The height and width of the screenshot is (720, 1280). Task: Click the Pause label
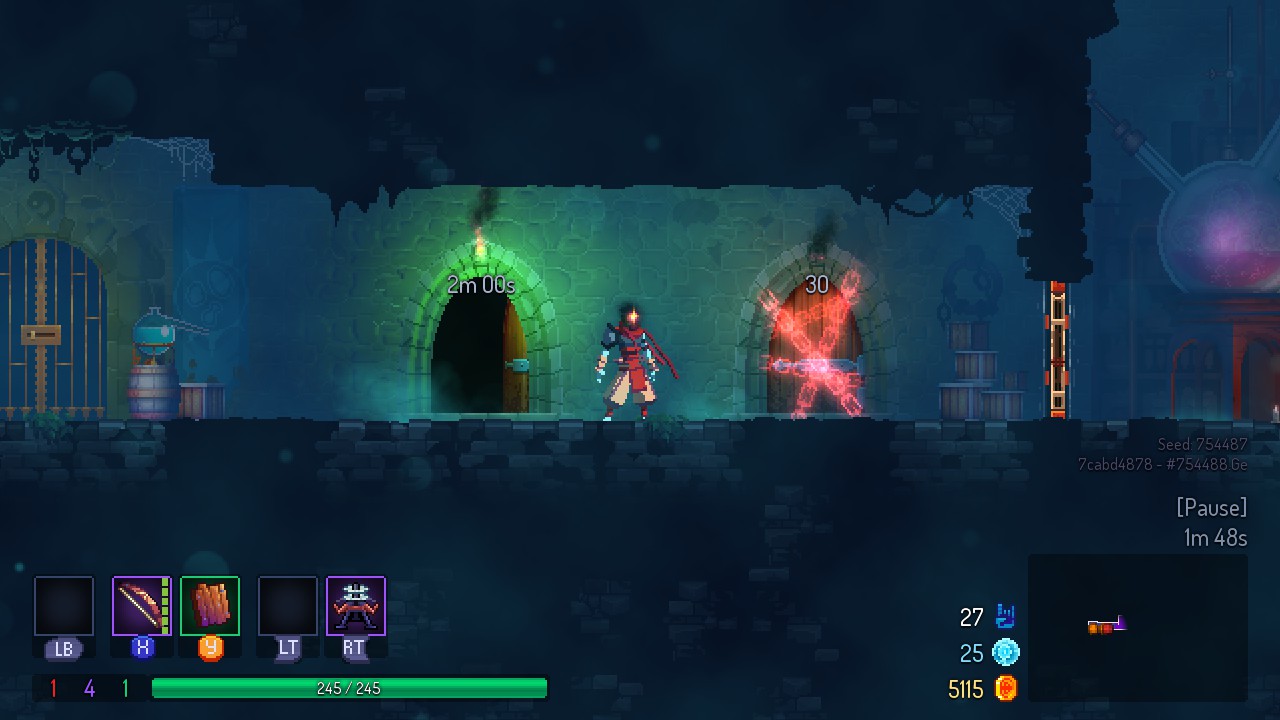1211,508
